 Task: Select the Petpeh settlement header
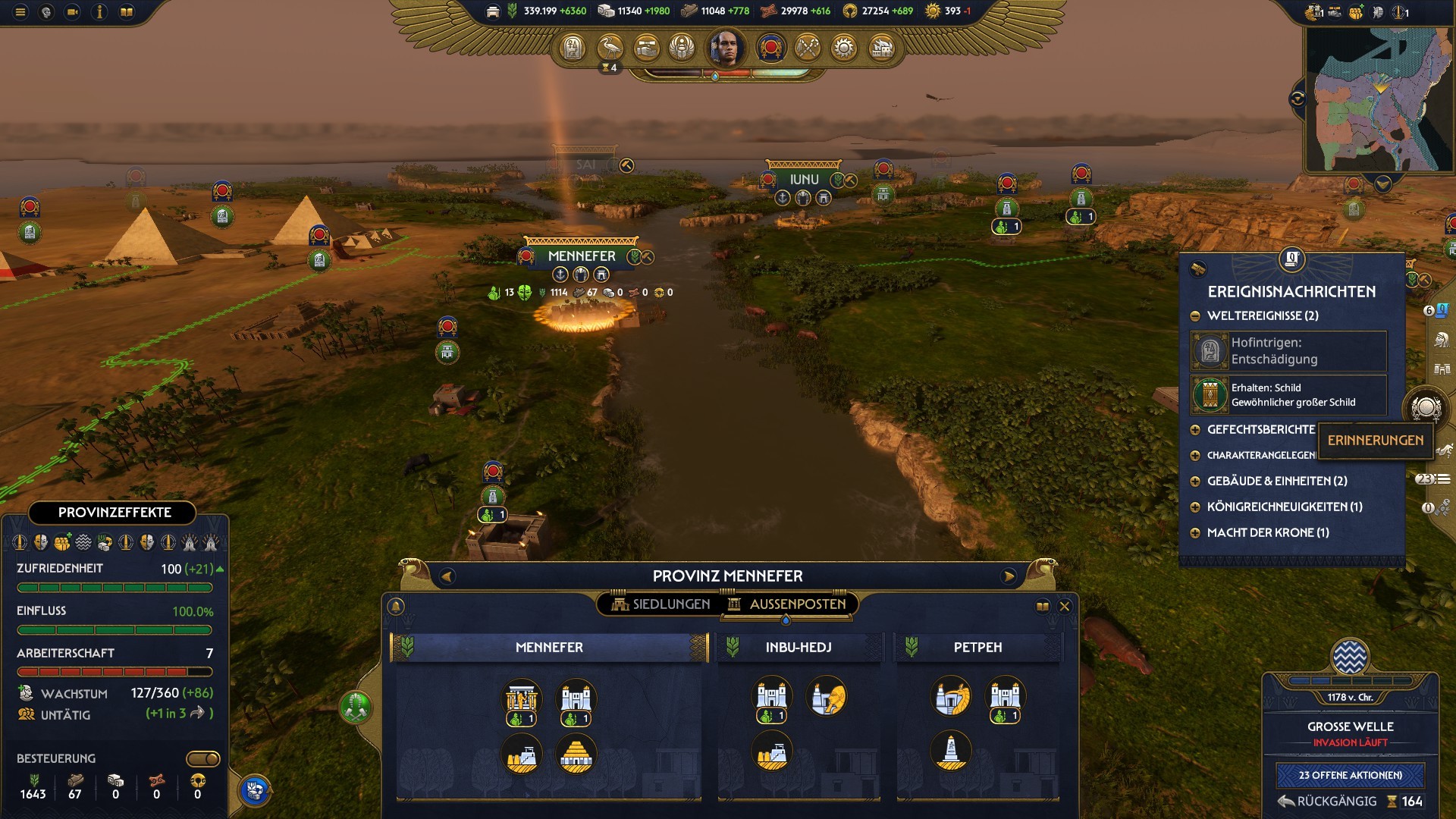pyautogui.click(x=977, y=648)
